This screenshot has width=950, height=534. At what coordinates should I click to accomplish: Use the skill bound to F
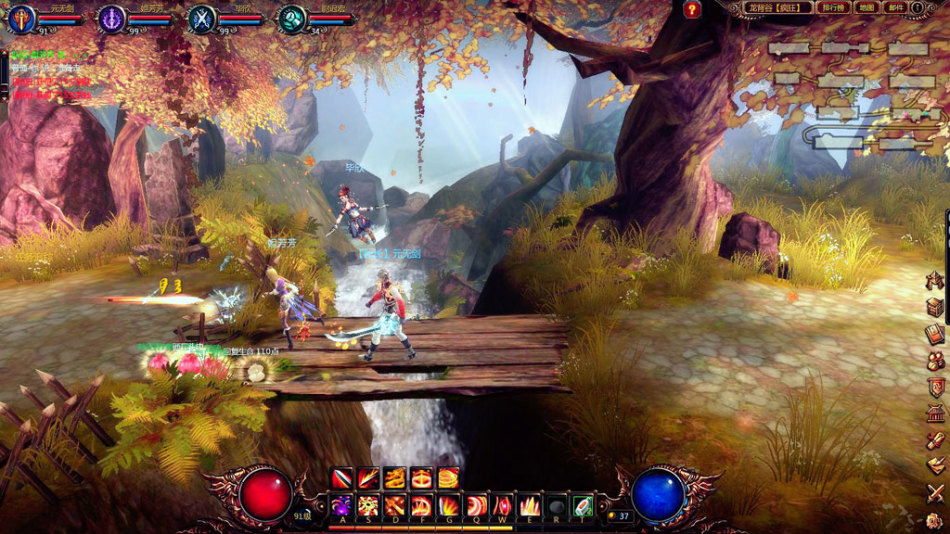coord(423,505)
